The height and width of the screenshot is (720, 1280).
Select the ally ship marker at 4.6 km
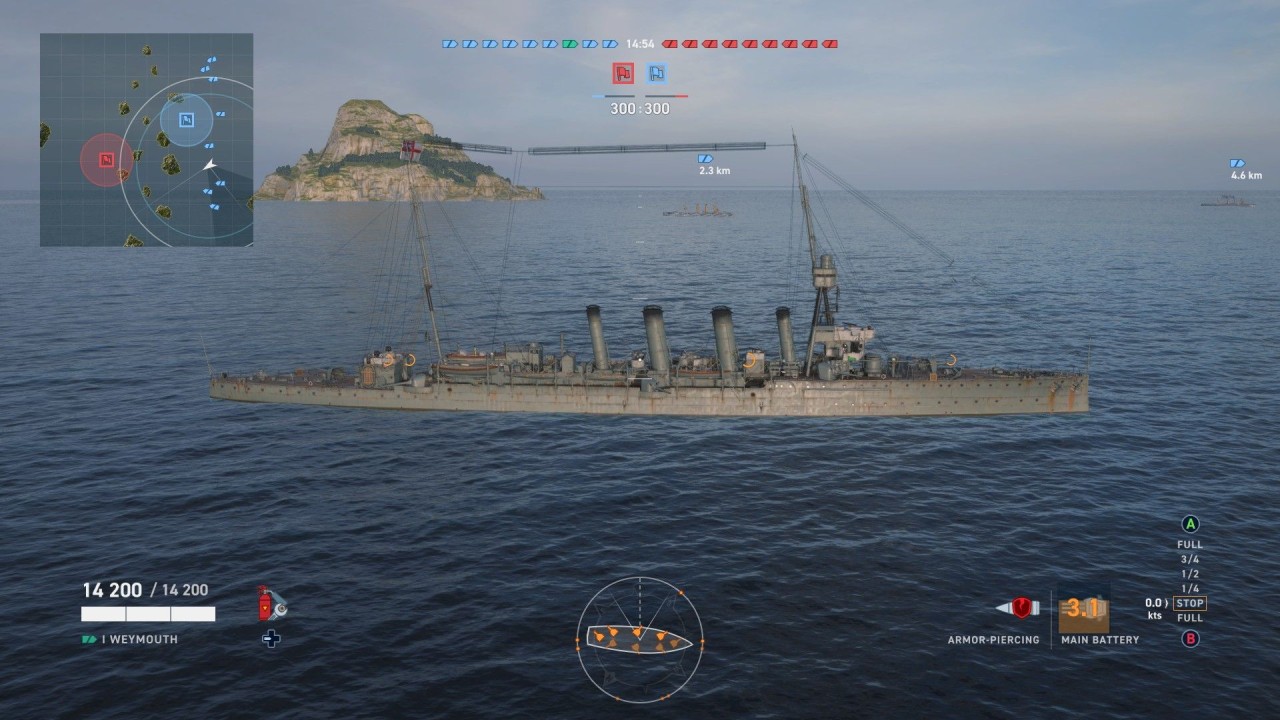(1238, 163)
